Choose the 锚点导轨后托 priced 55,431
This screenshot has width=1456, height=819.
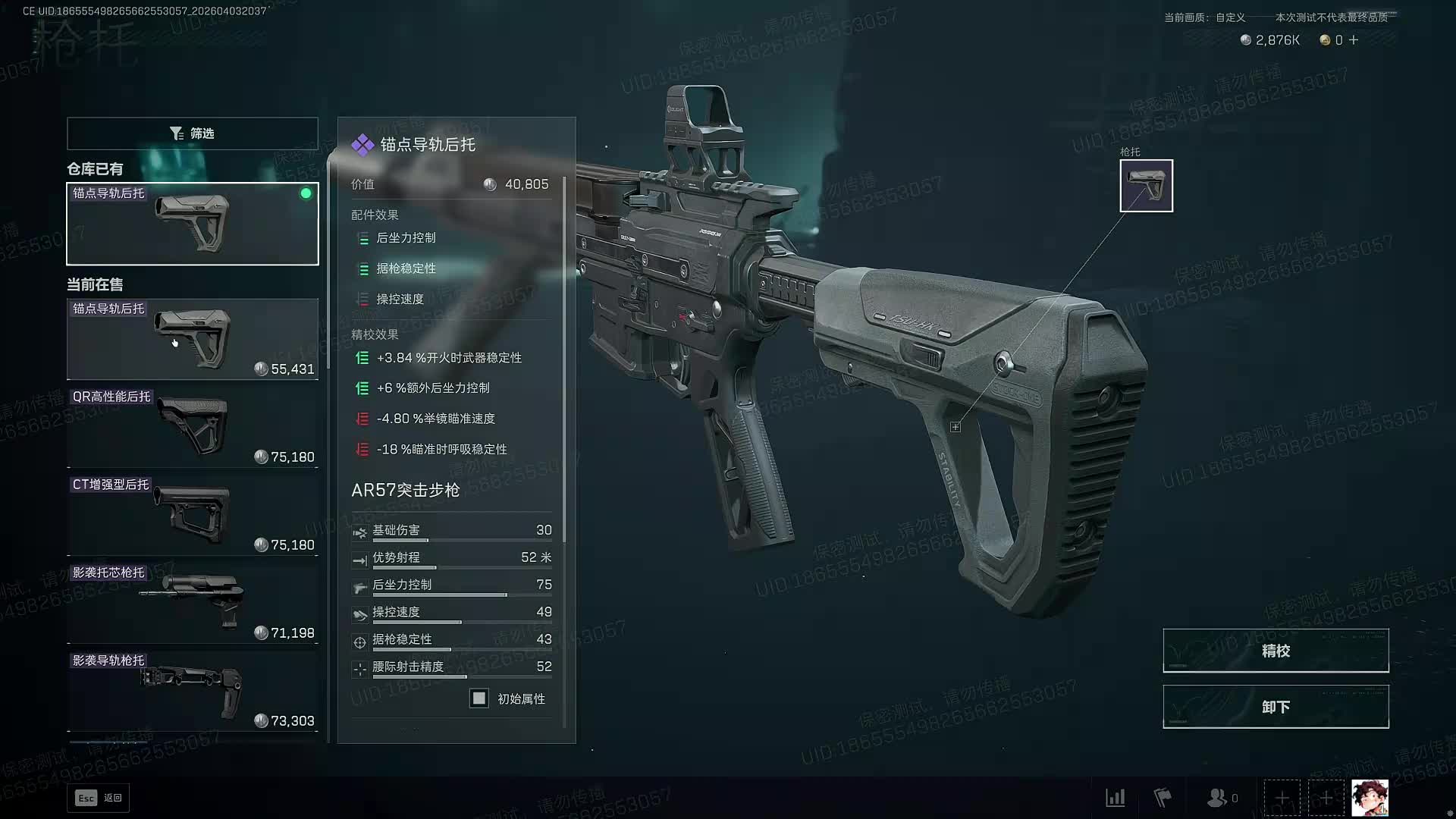(192, 339)
